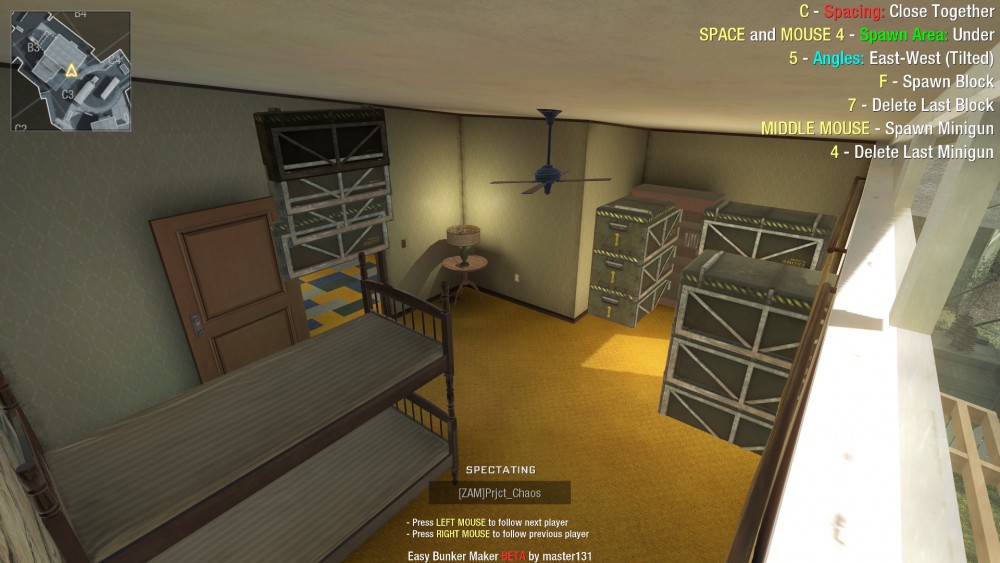Click the spectated player name [ZAM]Prjct_Chaos
Screen dimensions: 1000x563
[x=499, y=492]
